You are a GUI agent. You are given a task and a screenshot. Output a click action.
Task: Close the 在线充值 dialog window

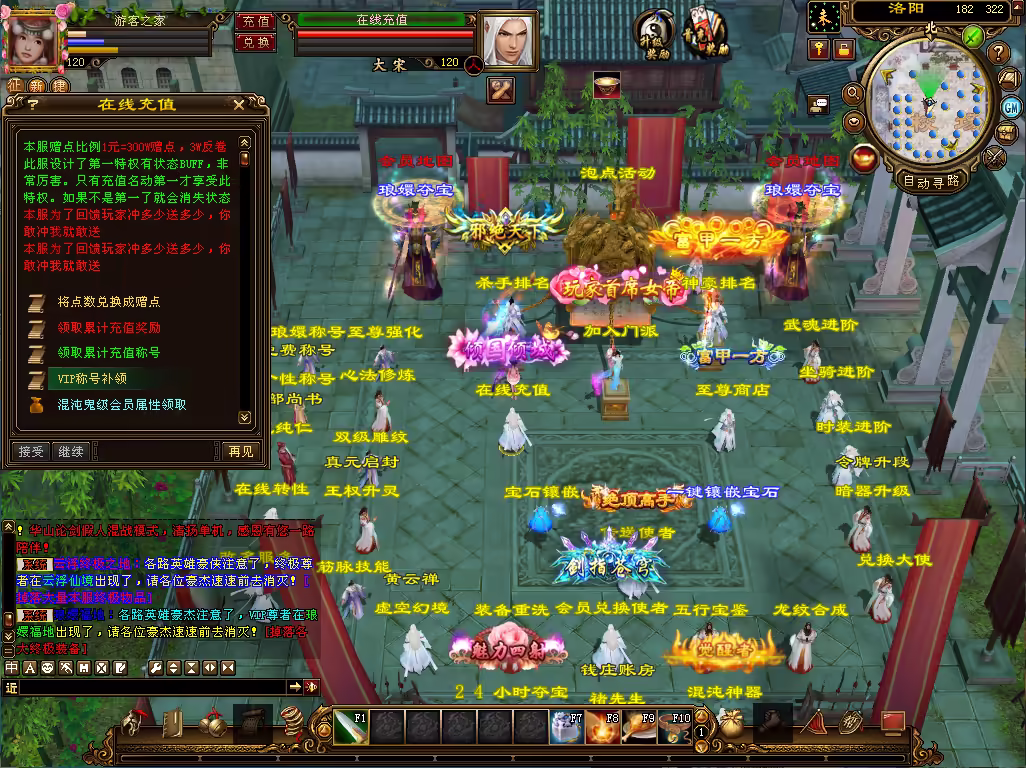pyautogui.click(x=238, y=104)
